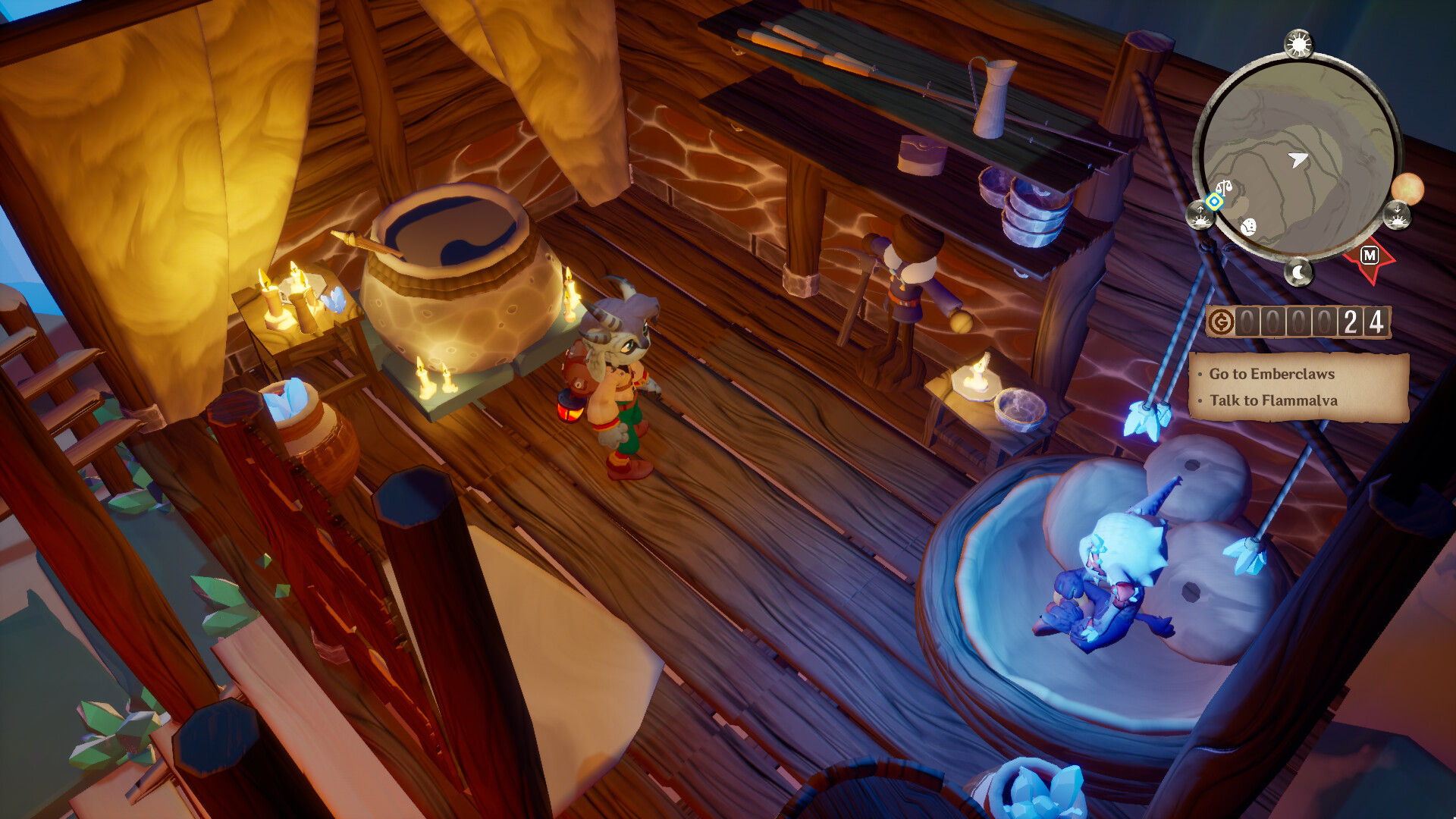Click the moon icon below the minimap
This screenshot has width=1456, height=819.
click(x=1299, y=271)
